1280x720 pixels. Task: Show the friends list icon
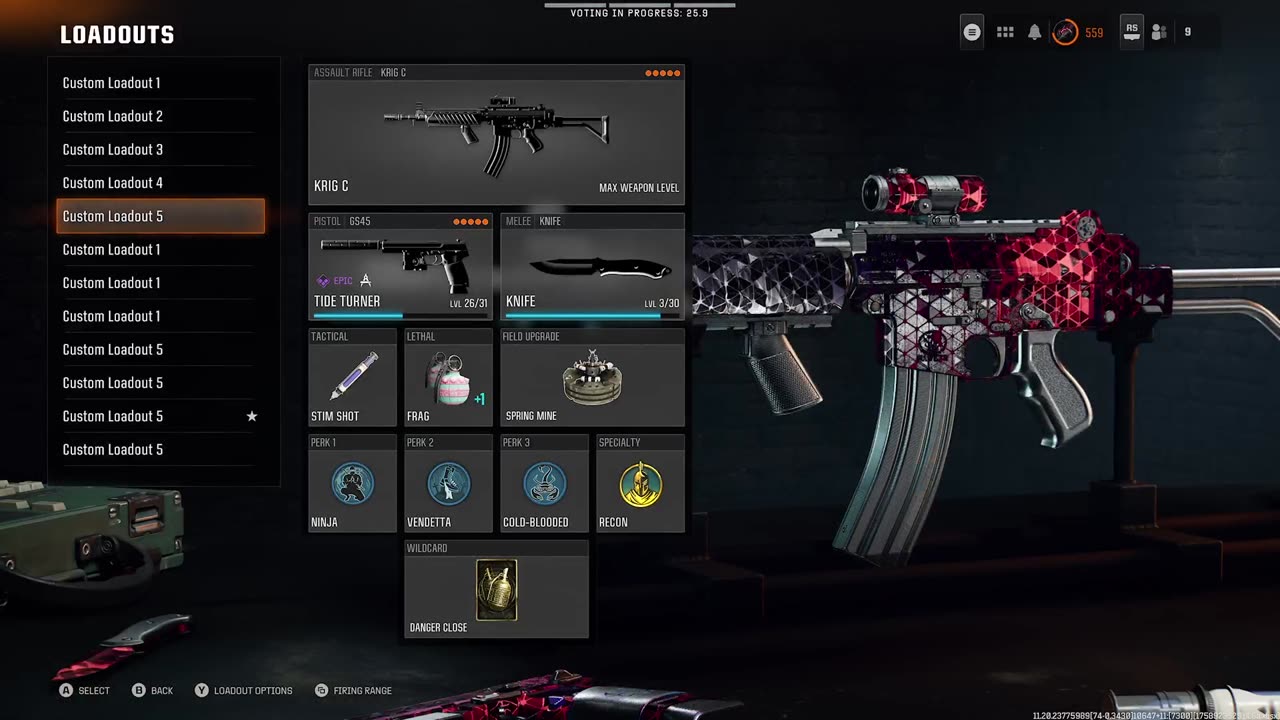click(1159, 32)
